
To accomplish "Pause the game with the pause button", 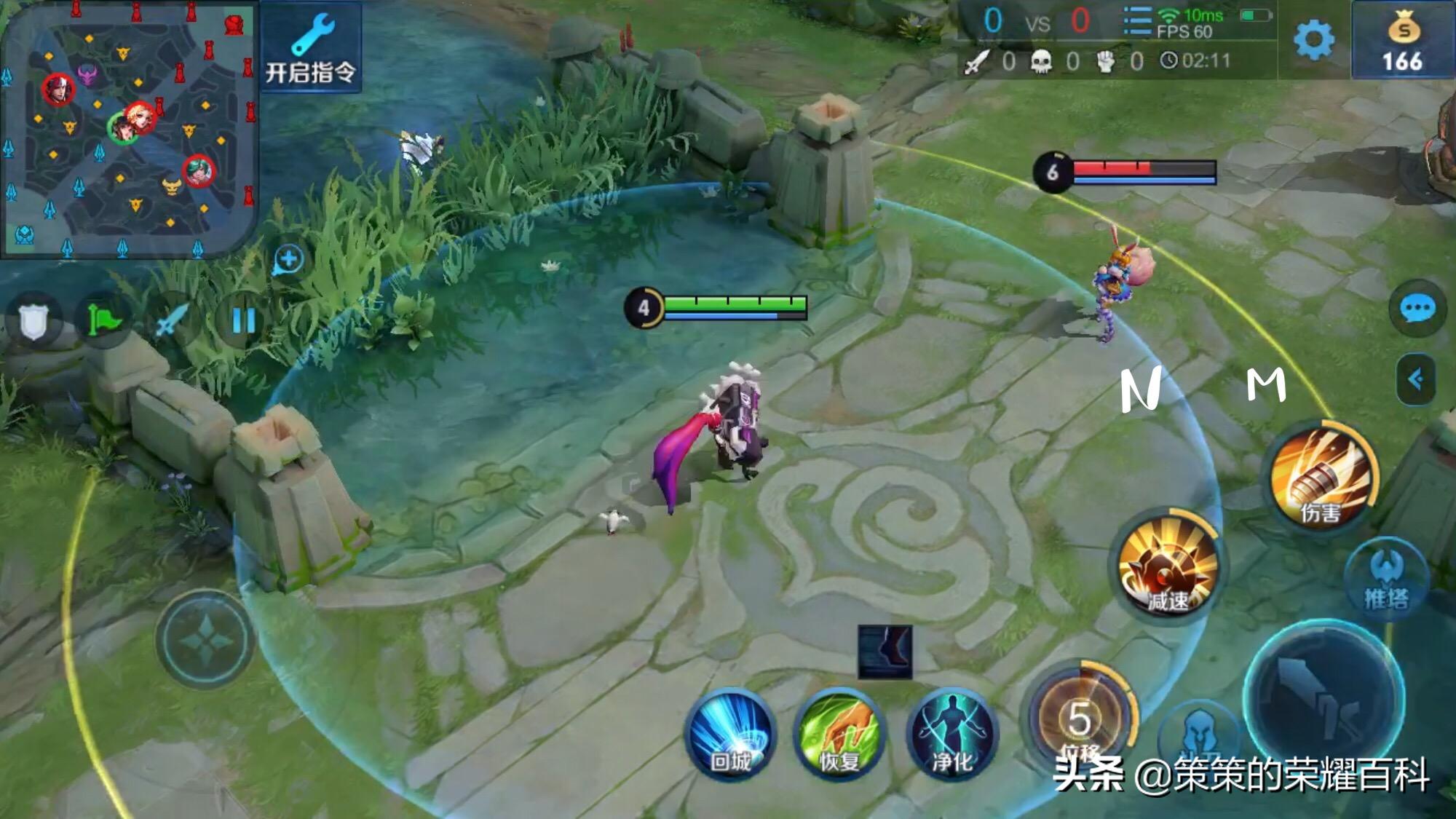I will [x=243, y=320].
